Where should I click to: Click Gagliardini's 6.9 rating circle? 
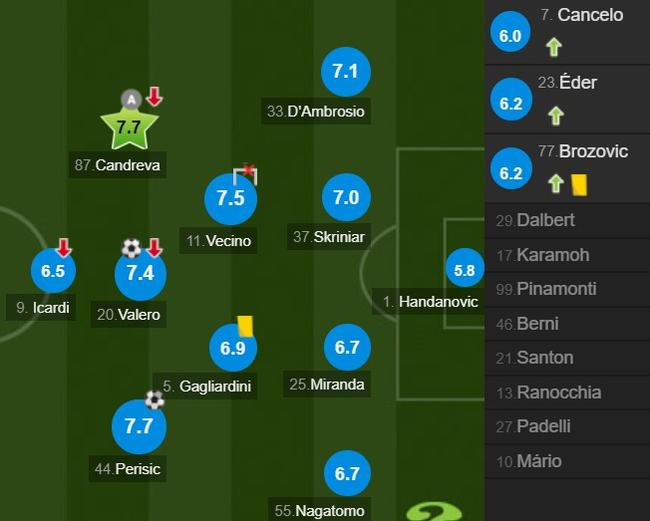(x=232, y=349)
